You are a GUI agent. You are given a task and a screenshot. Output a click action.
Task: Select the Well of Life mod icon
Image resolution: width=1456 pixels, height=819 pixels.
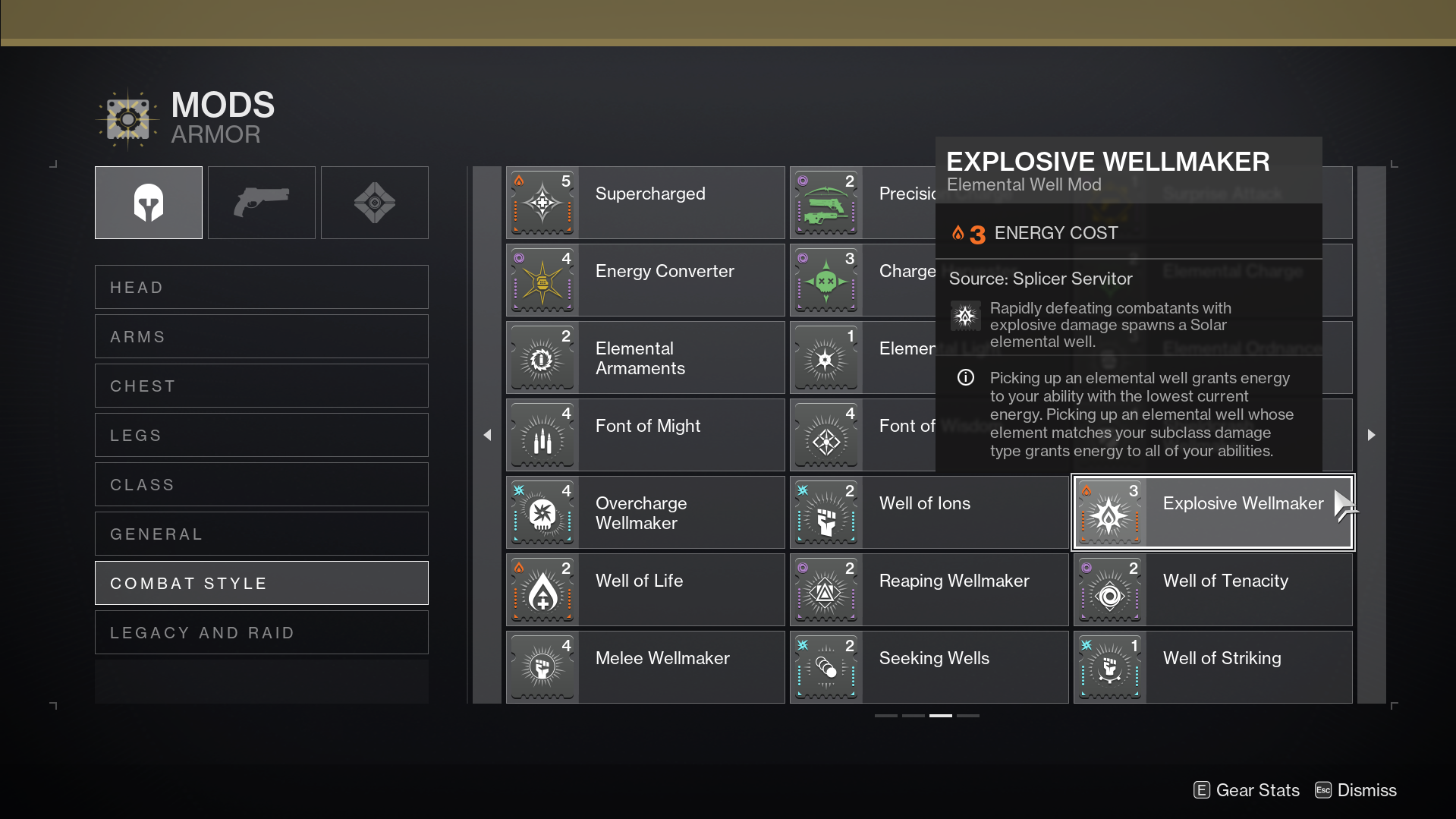(x=542, y=589)
